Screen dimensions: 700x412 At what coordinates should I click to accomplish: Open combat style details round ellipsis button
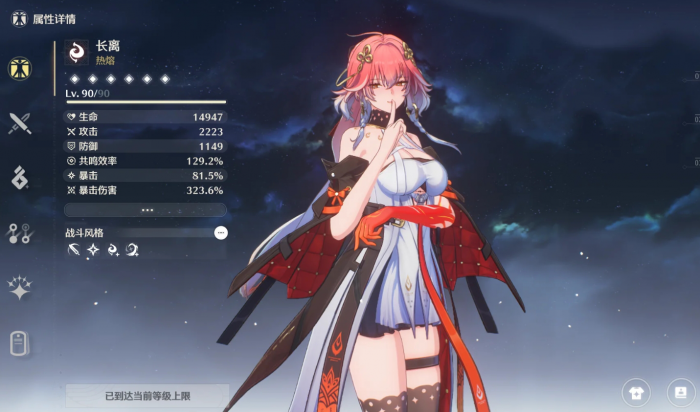coord(221,232)
